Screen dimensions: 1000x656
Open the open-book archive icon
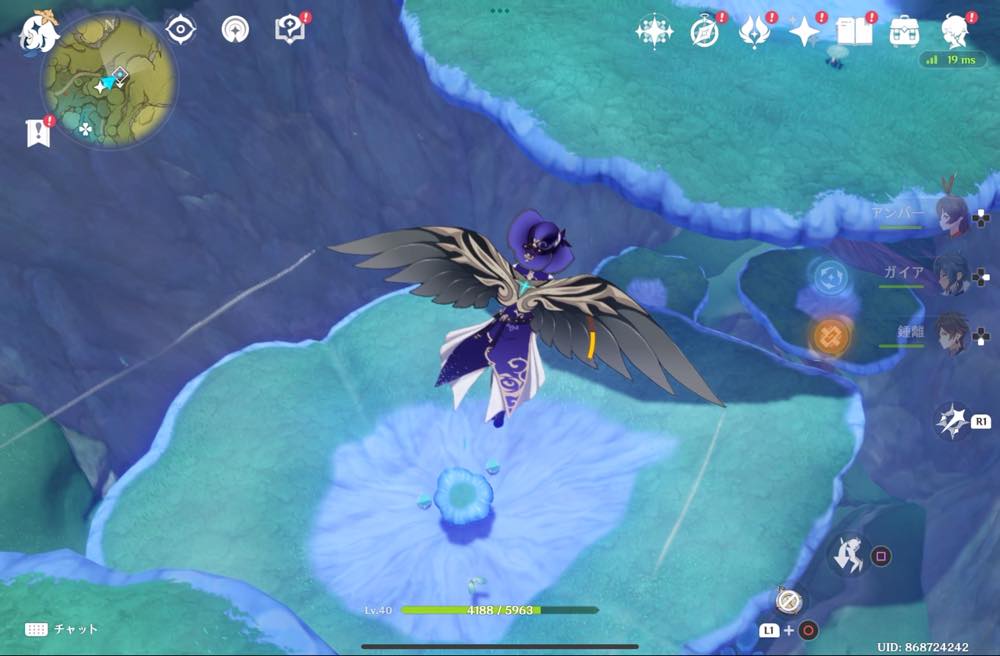pyautogui.click(x=854, y=32)
